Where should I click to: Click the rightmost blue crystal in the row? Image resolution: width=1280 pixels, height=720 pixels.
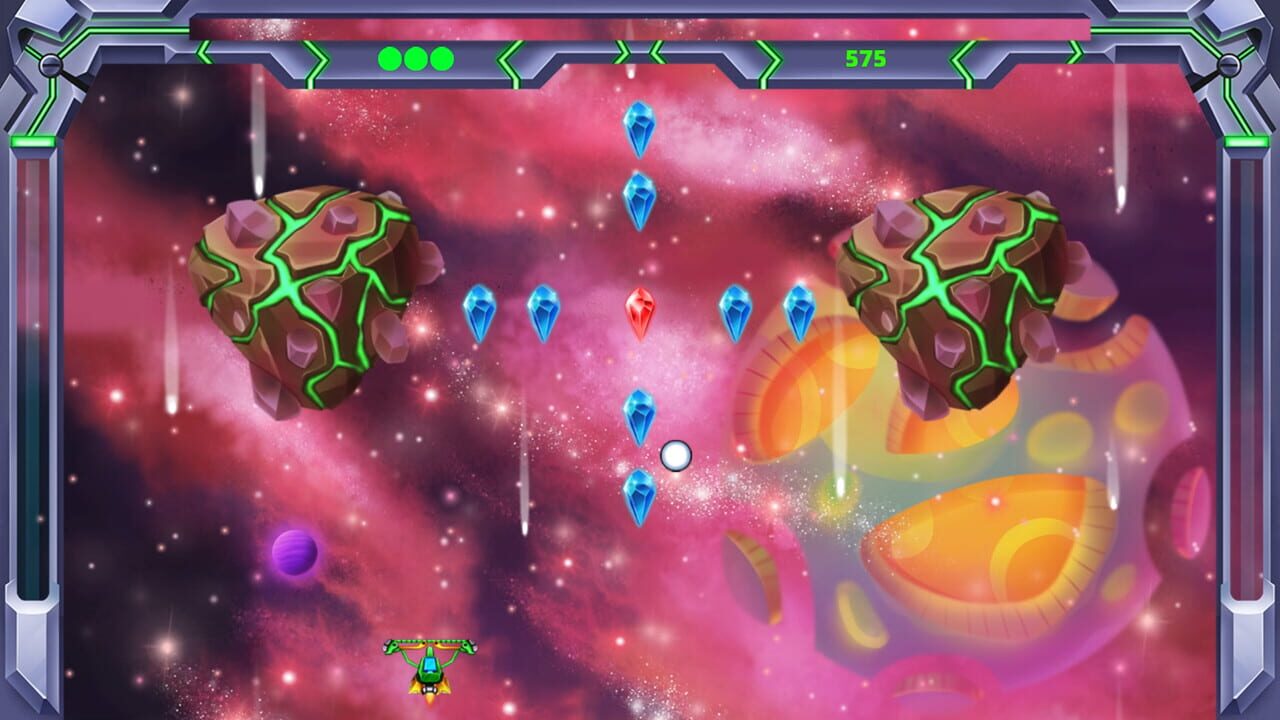coord(800,312)
